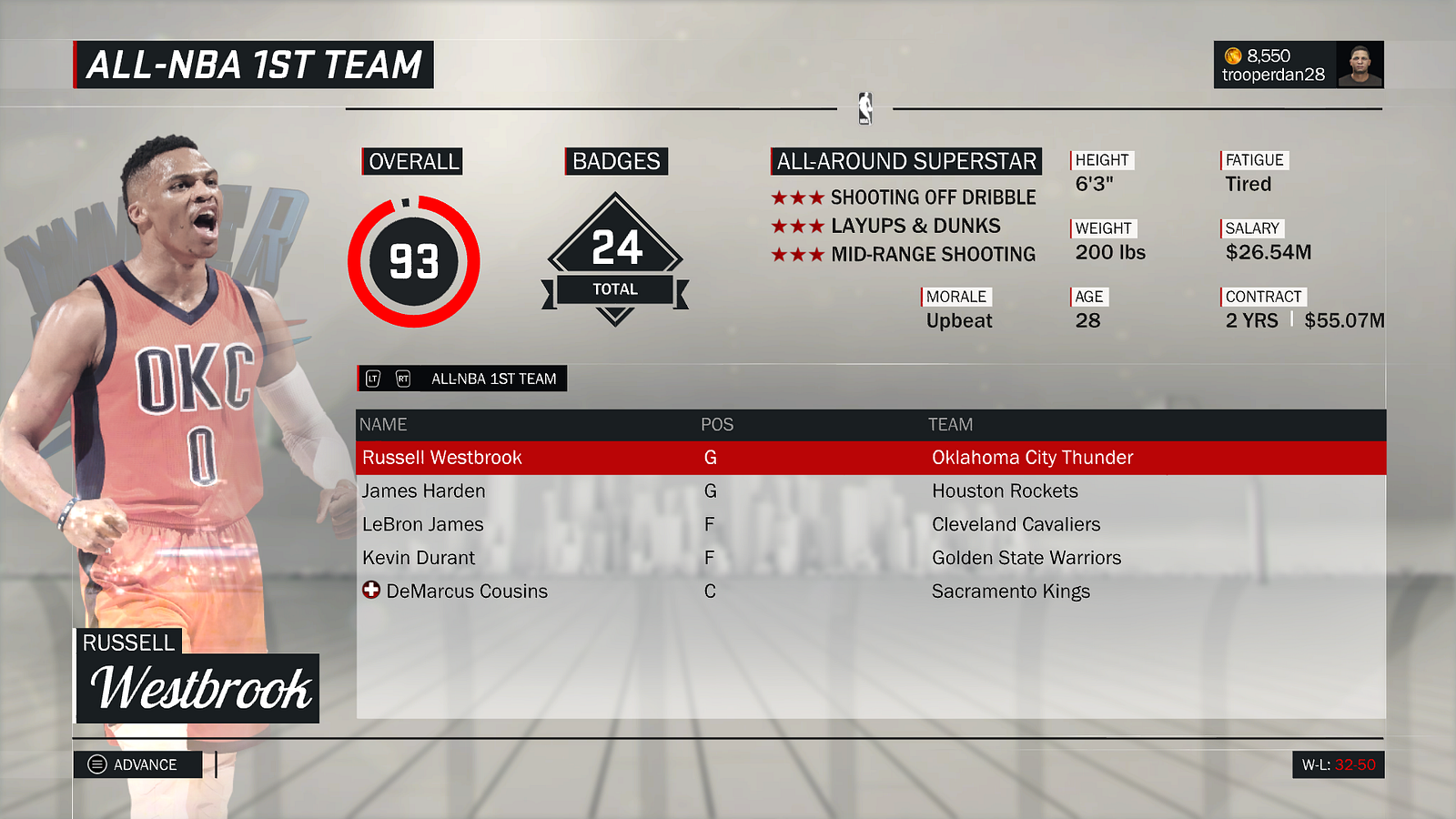
Task: Click the Advance button
Action: [x=137, y=764]
